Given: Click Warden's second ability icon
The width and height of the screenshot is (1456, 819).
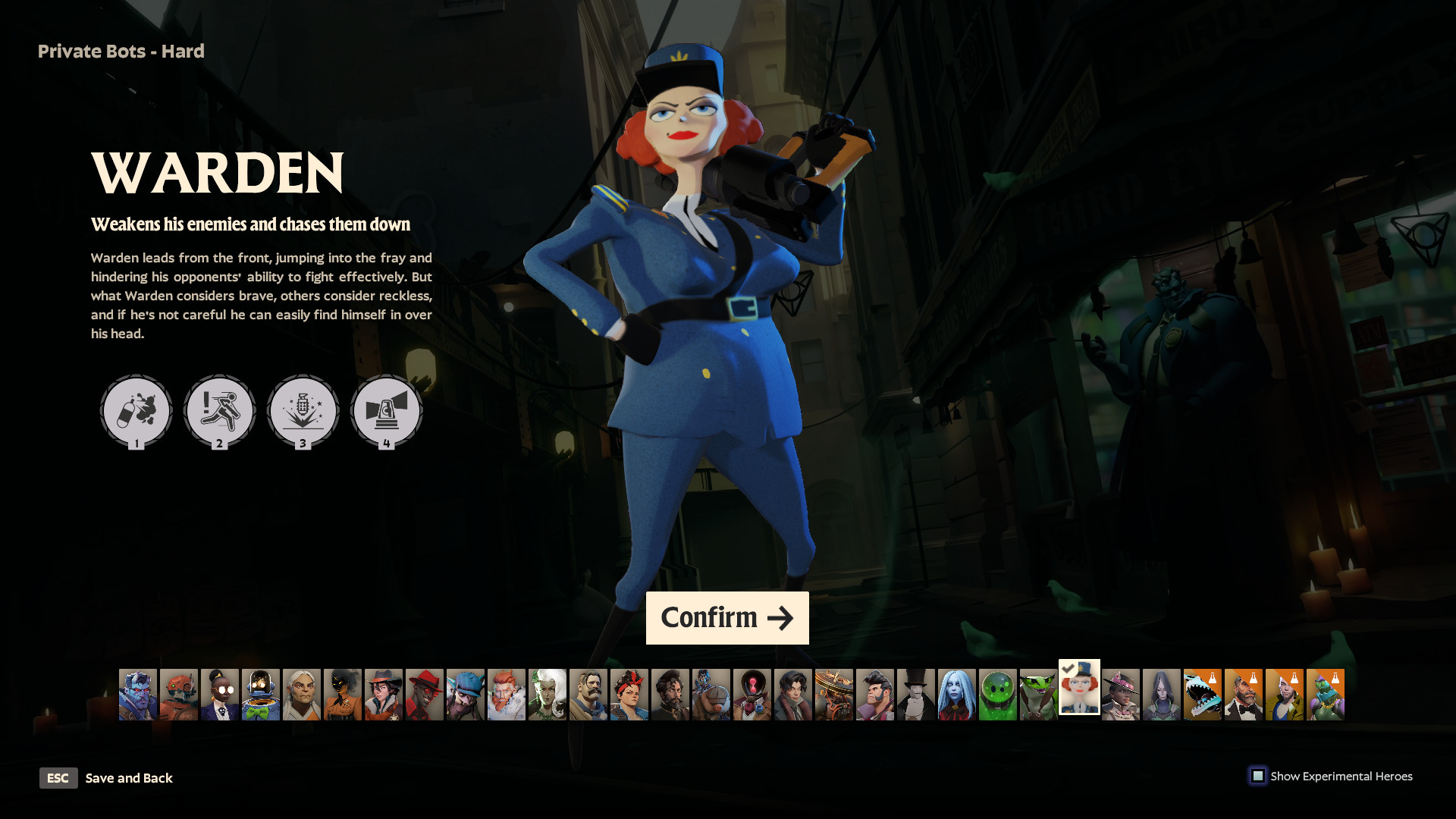Looking at the screenshot, I should [220, 411].
